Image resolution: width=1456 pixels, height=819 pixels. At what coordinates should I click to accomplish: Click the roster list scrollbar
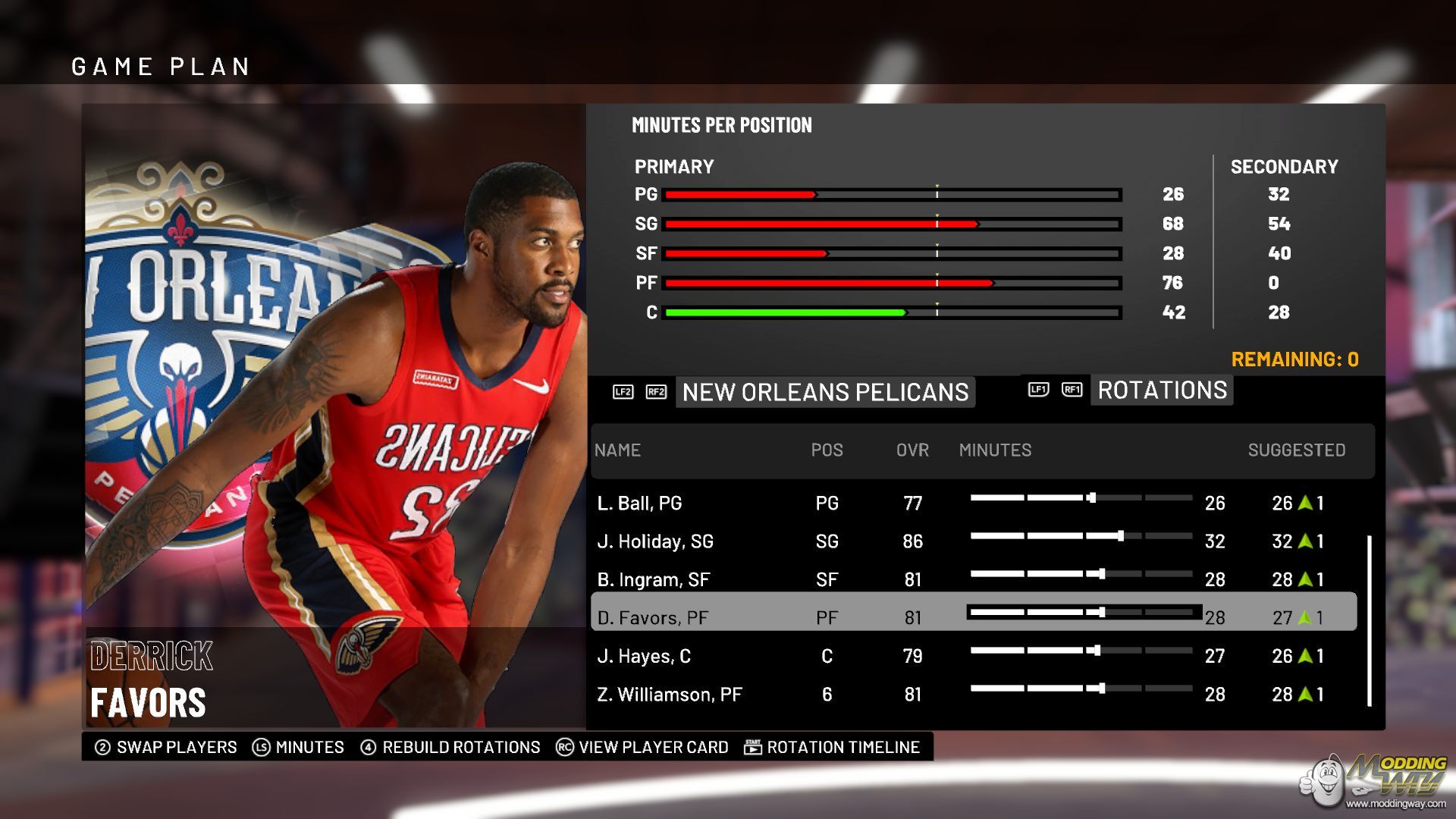[x=1369, y=621]
